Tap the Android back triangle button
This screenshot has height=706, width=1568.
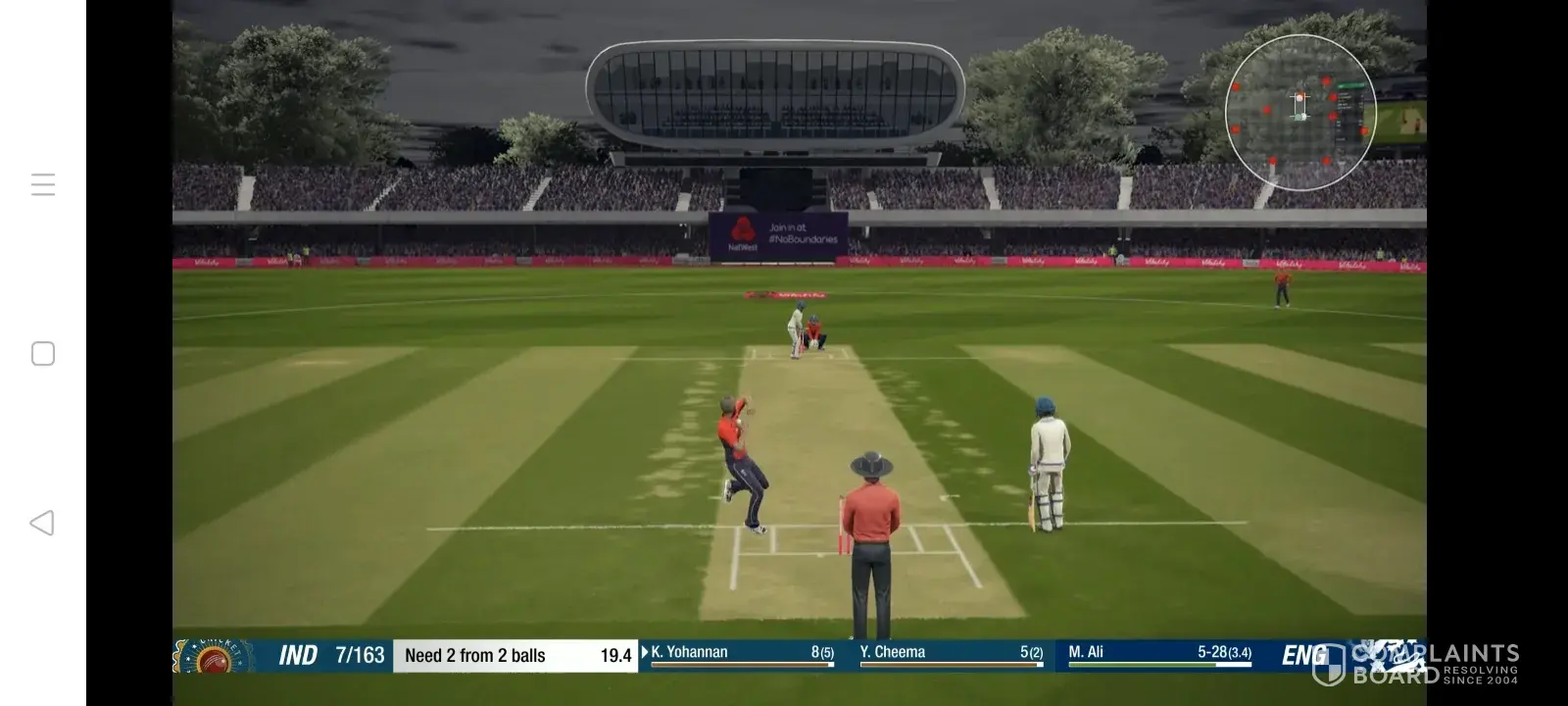click(42, 523)
